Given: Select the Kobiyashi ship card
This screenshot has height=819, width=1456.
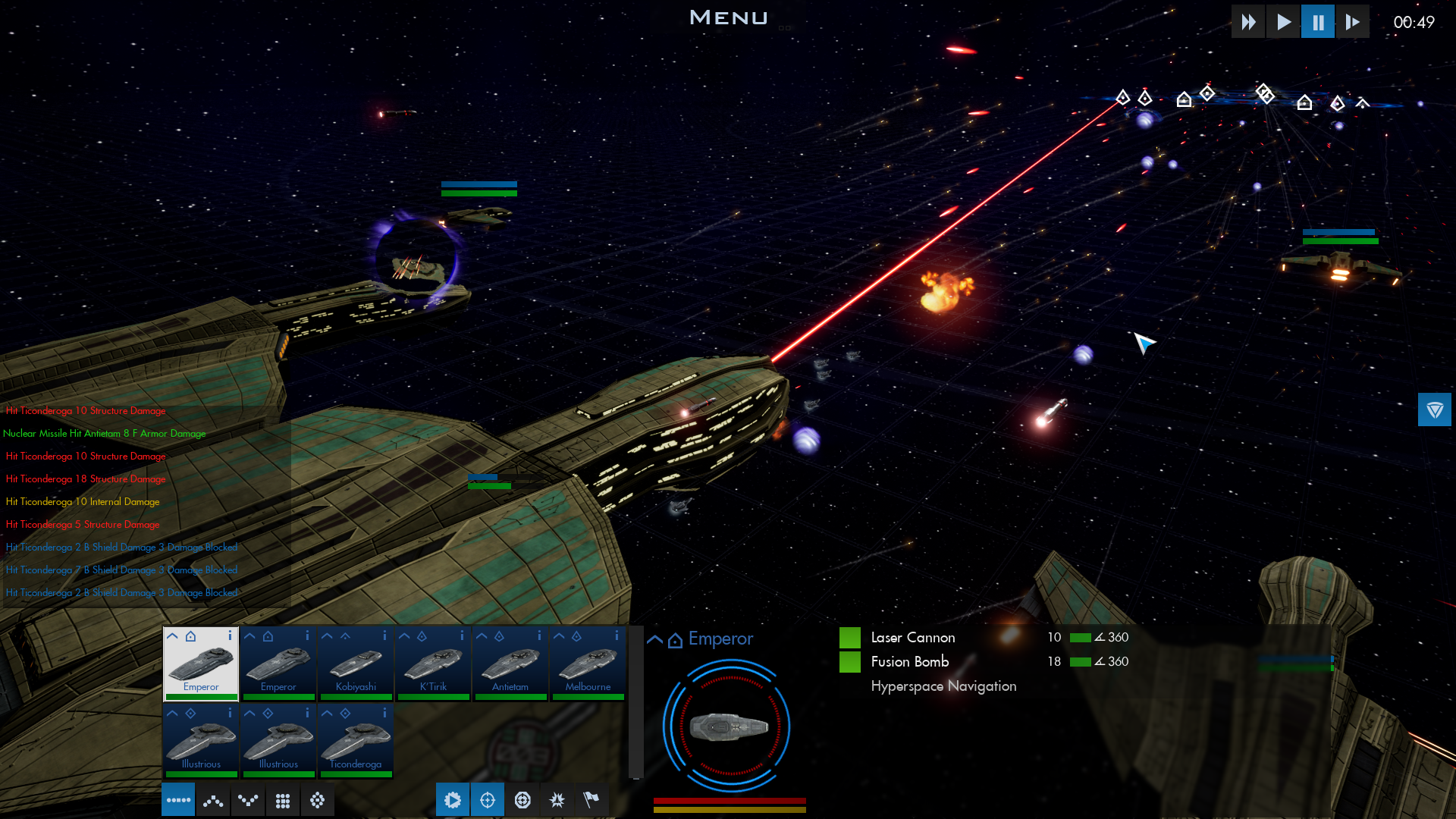Looking at the screenshot, I should (x=356, y=664).
